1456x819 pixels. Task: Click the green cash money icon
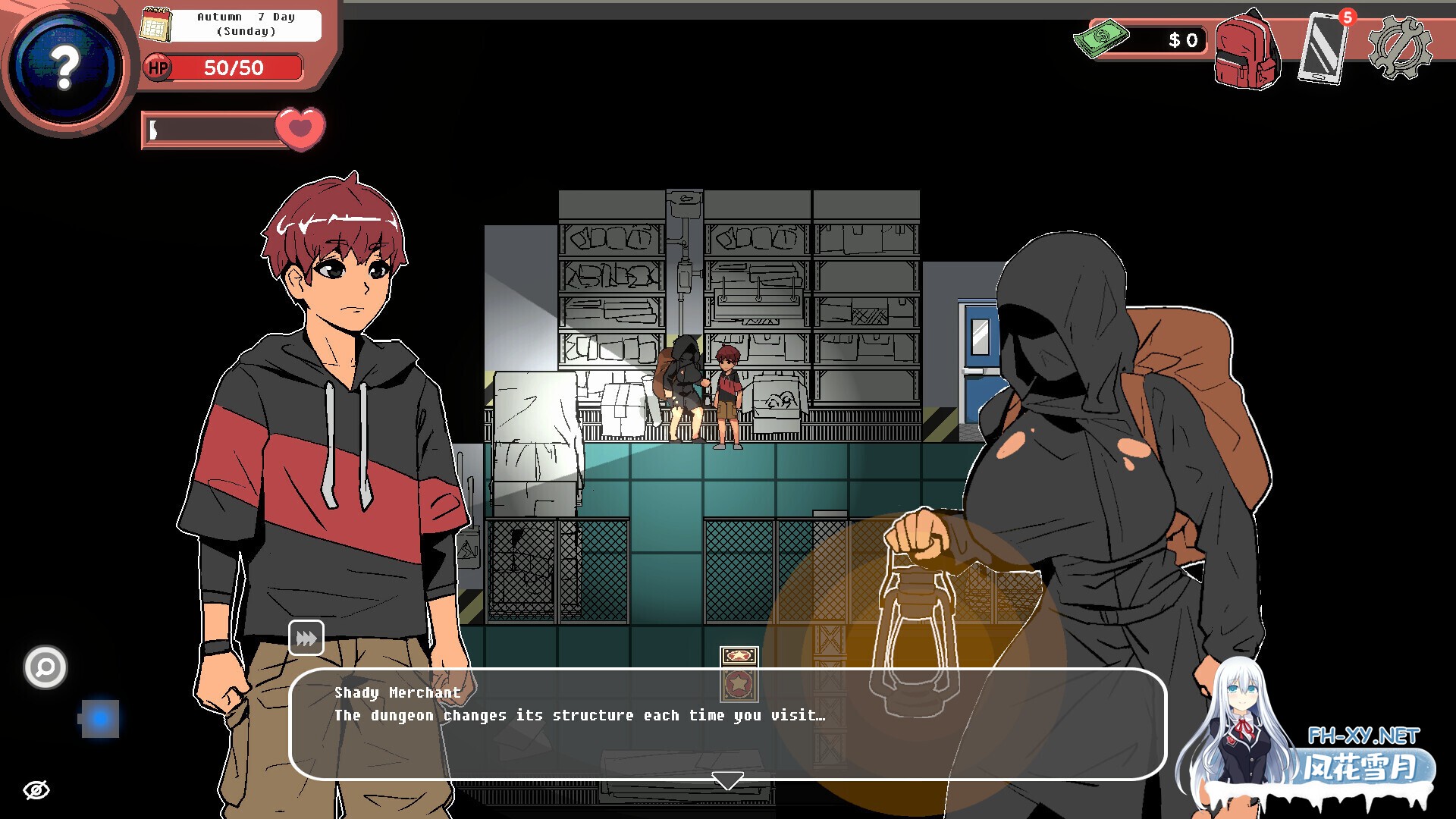[1101, 38]
